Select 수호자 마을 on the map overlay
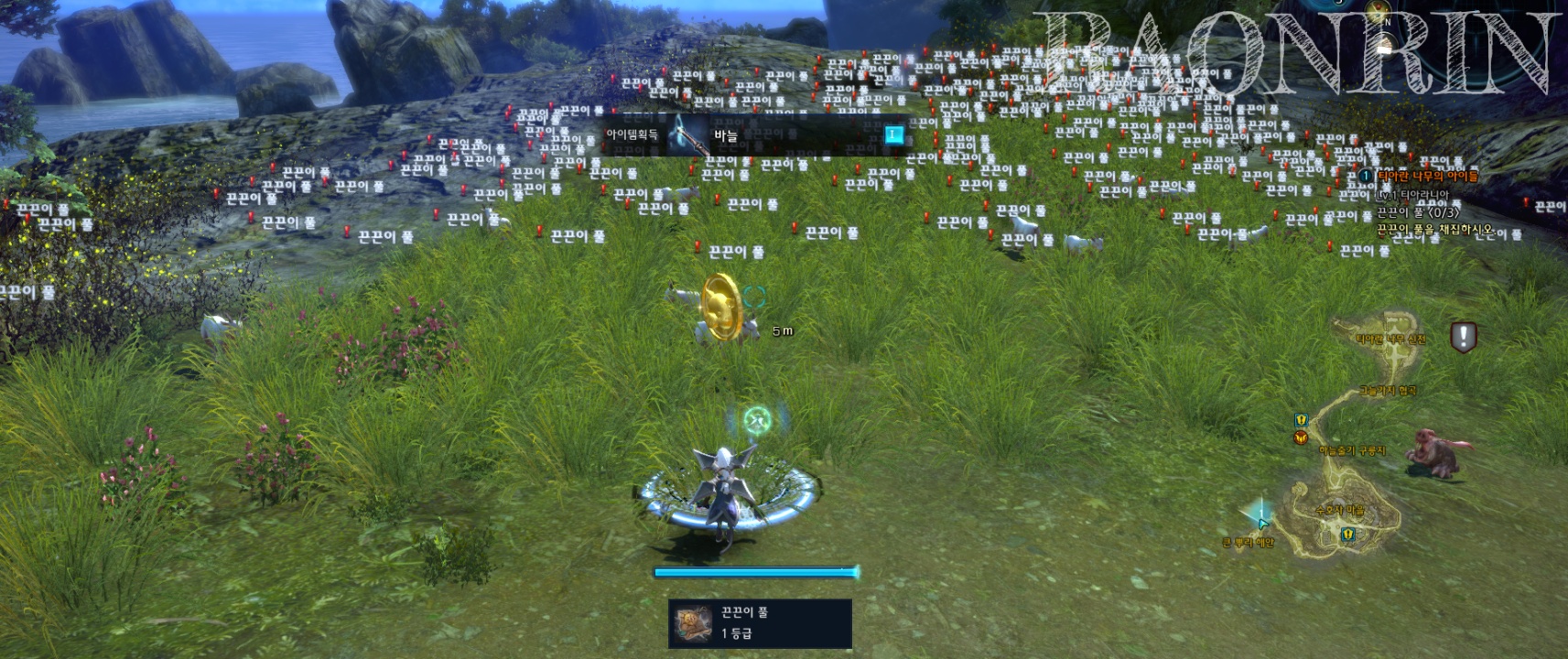This screenshot has height=659, width=1568. pos(1338,511)
